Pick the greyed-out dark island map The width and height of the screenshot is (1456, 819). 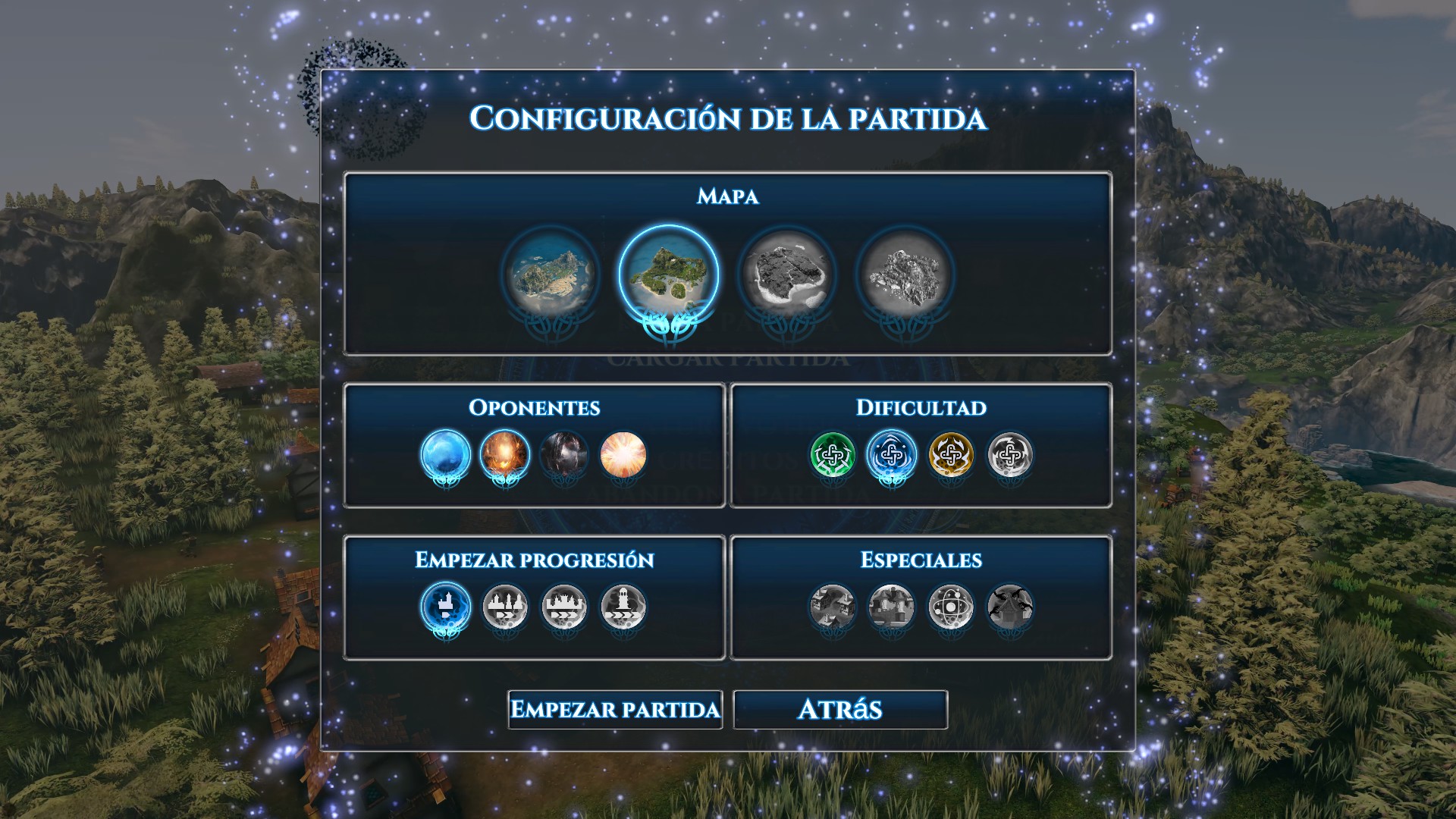pos(786,275)
